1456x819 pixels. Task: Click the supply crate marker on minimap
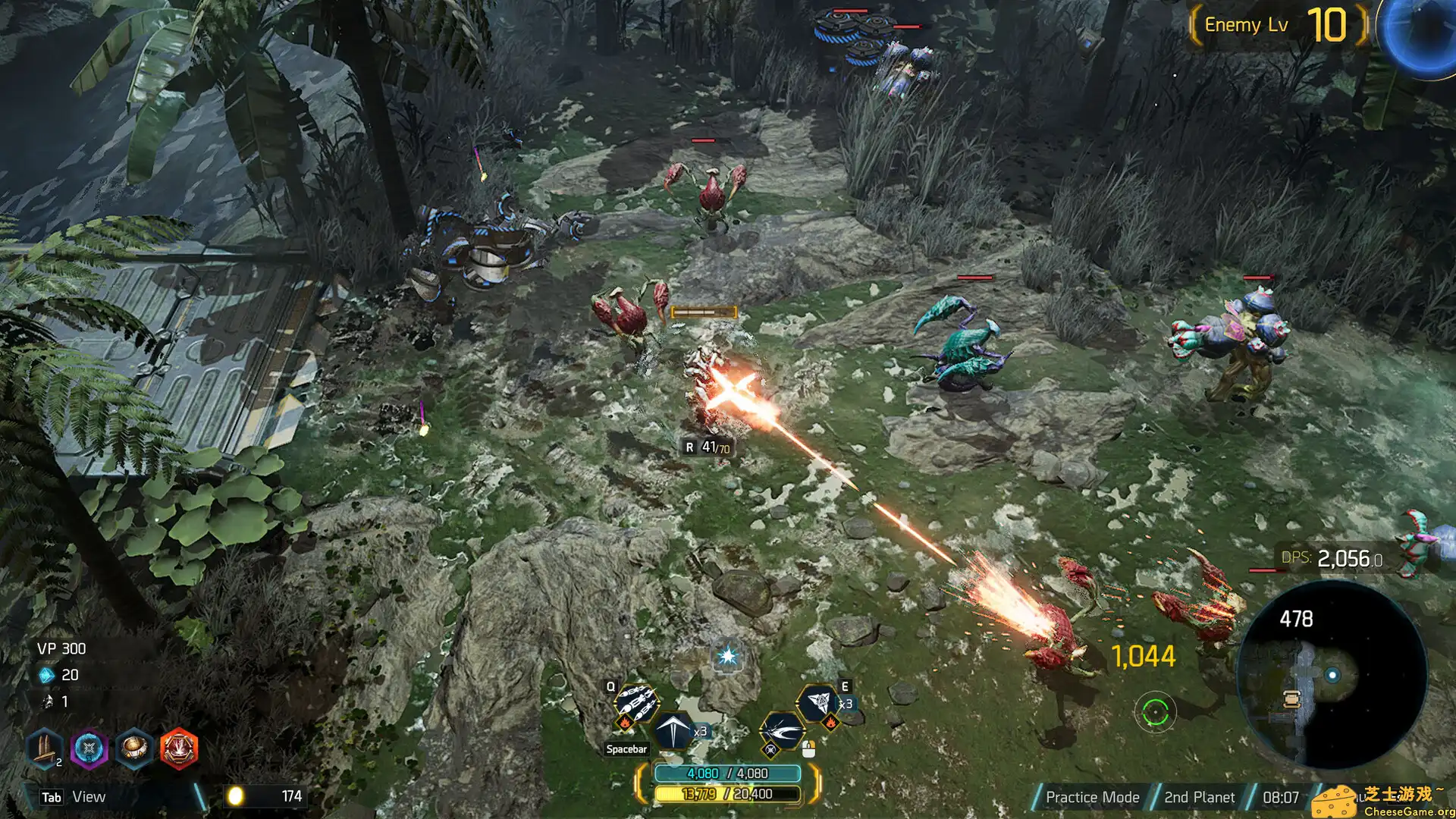pos(1291,699)
